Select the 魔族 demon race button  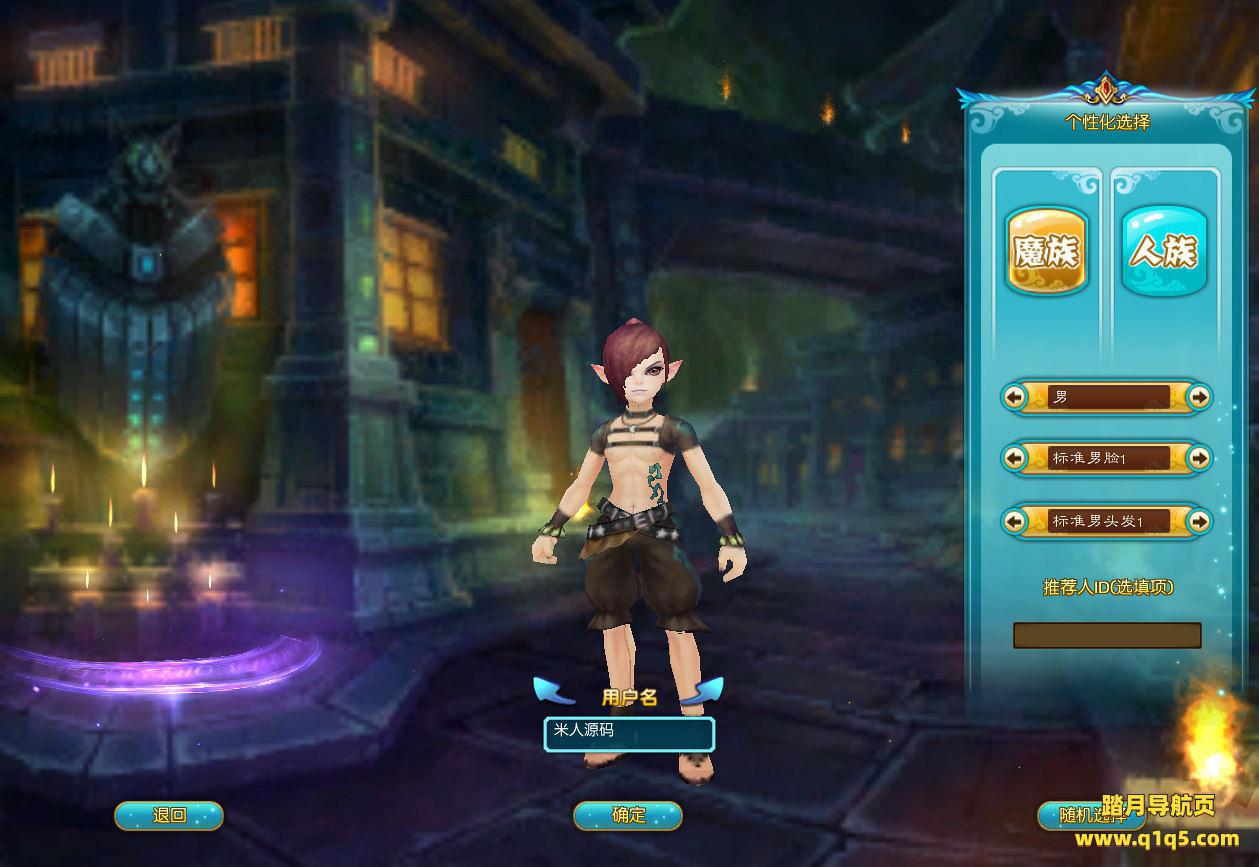[x=1046, y=251]
